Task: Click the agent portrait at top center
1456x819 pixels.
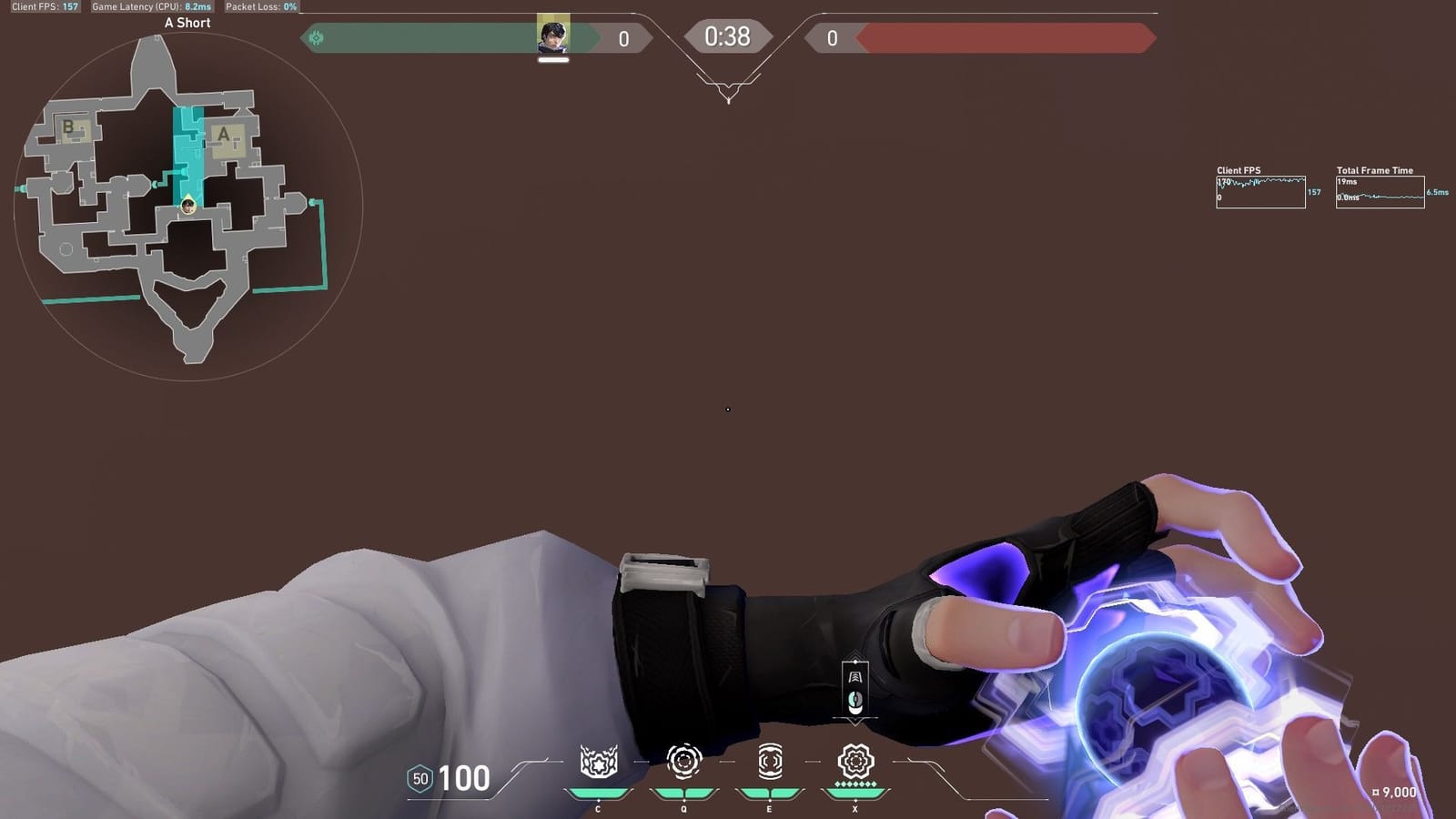Action: coord(551,34)
